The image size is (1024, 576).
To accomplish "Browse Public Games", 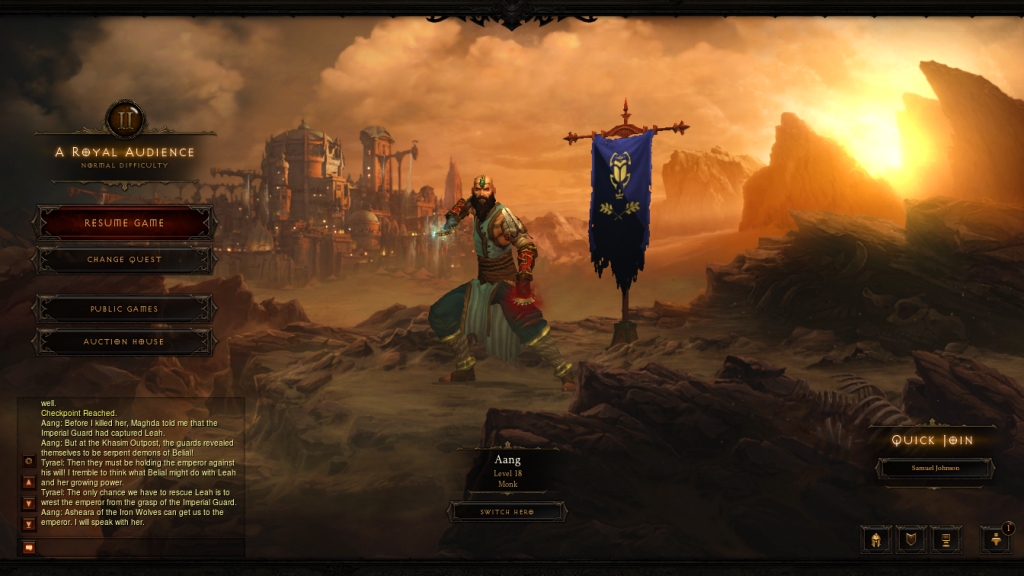I will click(x=124, y=309).
